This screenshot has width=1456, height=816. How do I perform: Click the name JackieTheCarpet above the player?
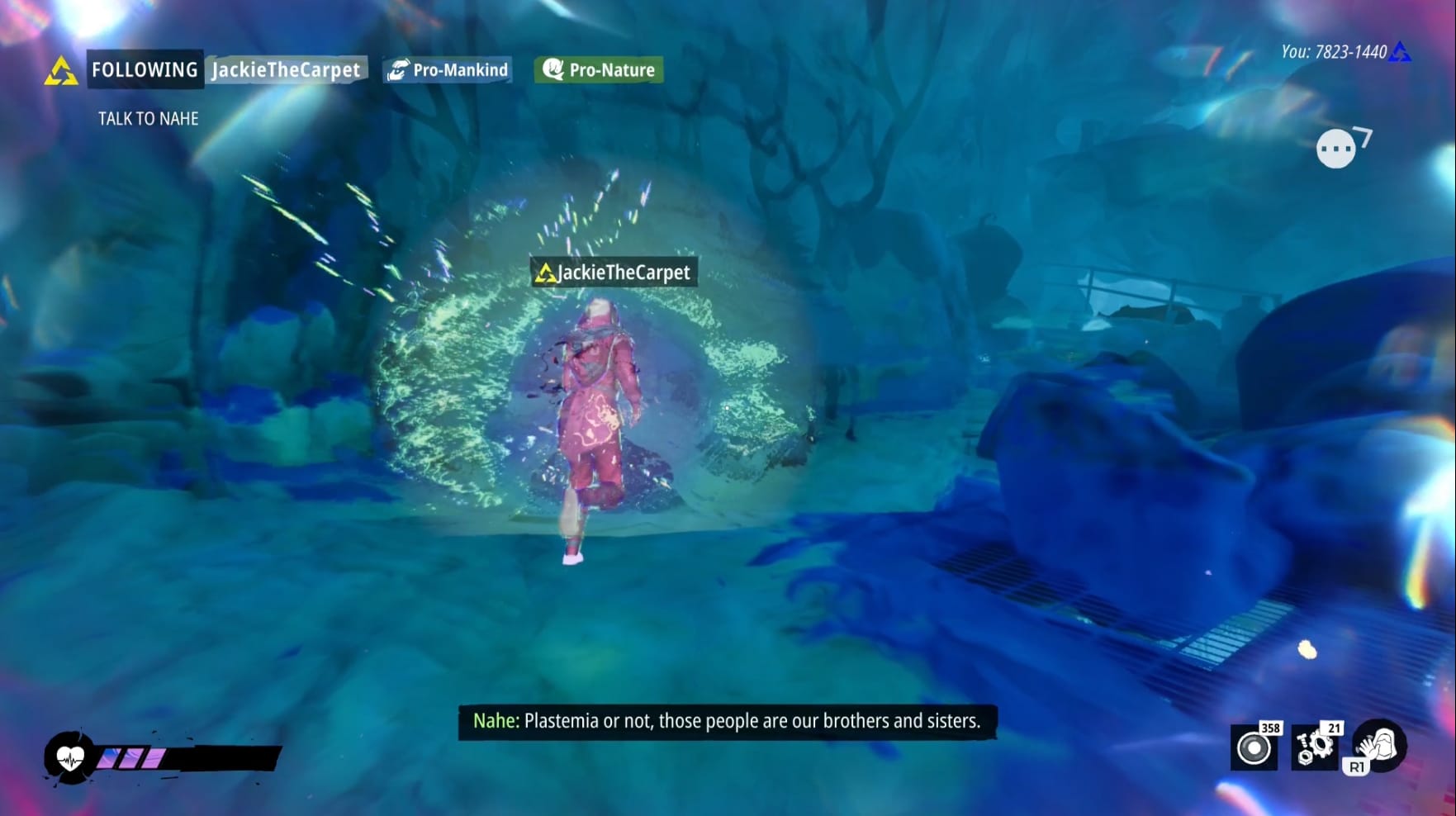coord(616,272)
